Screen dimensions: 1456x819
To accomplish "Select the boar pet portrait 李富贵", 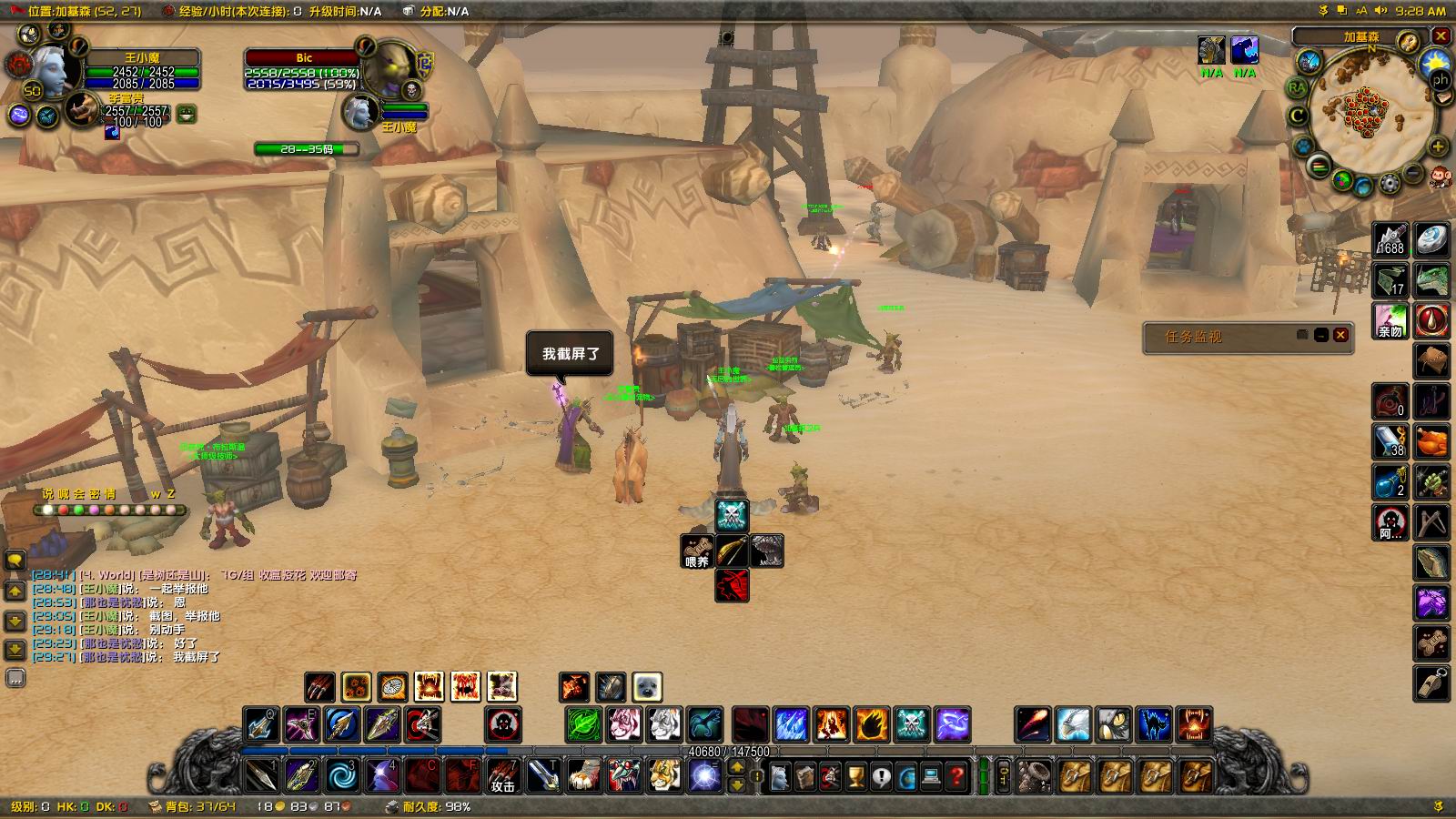I will (x=85, y=109).
